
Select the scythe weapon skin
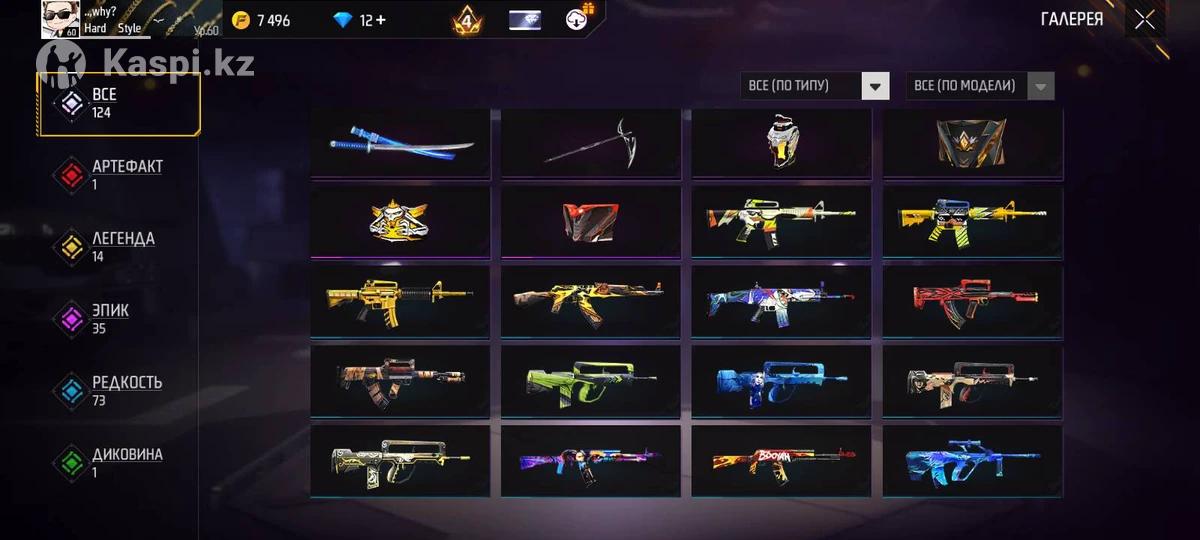click(591, 144)
